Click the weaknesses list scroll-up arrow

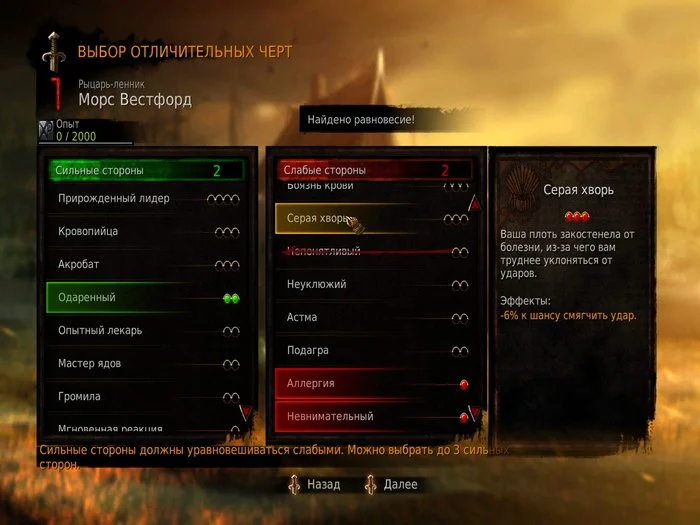475,204
